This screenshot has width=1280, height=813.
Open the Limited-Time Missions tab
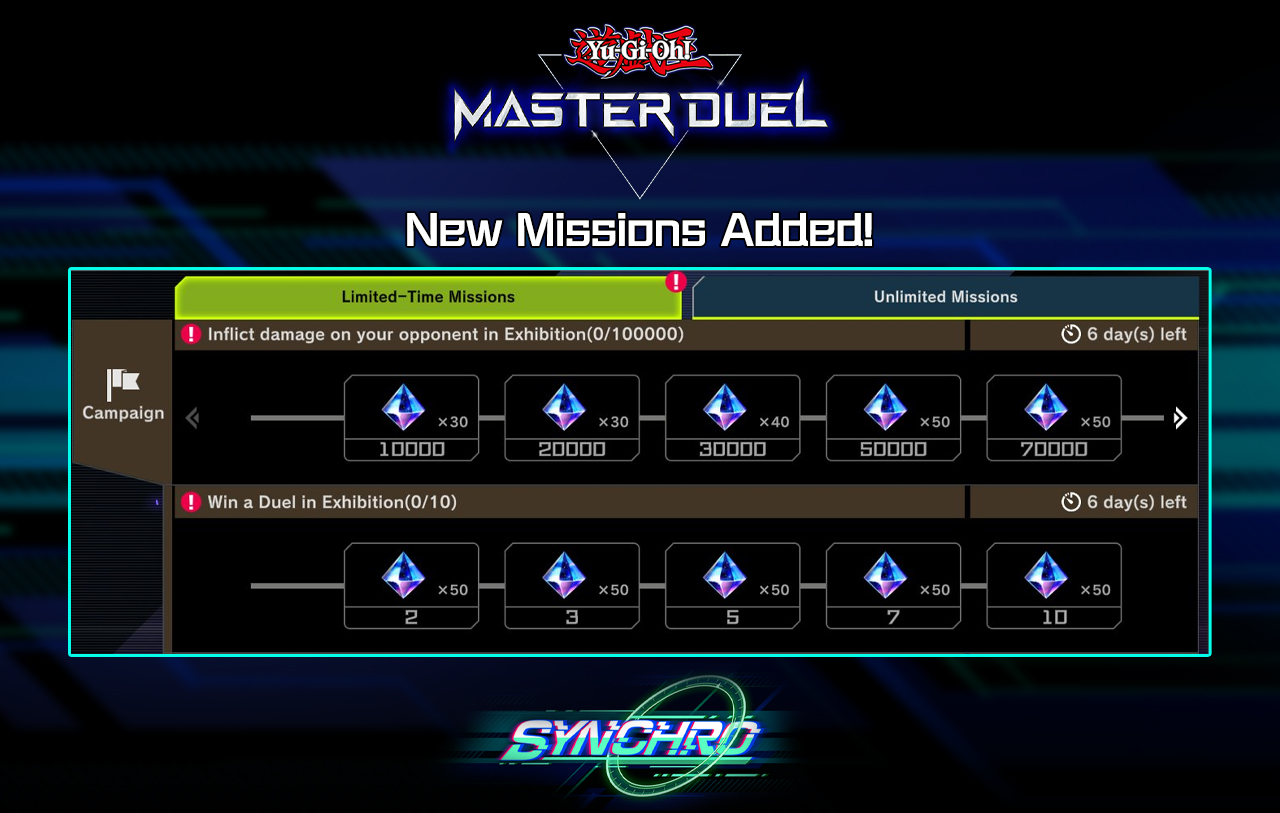point(430,296)
